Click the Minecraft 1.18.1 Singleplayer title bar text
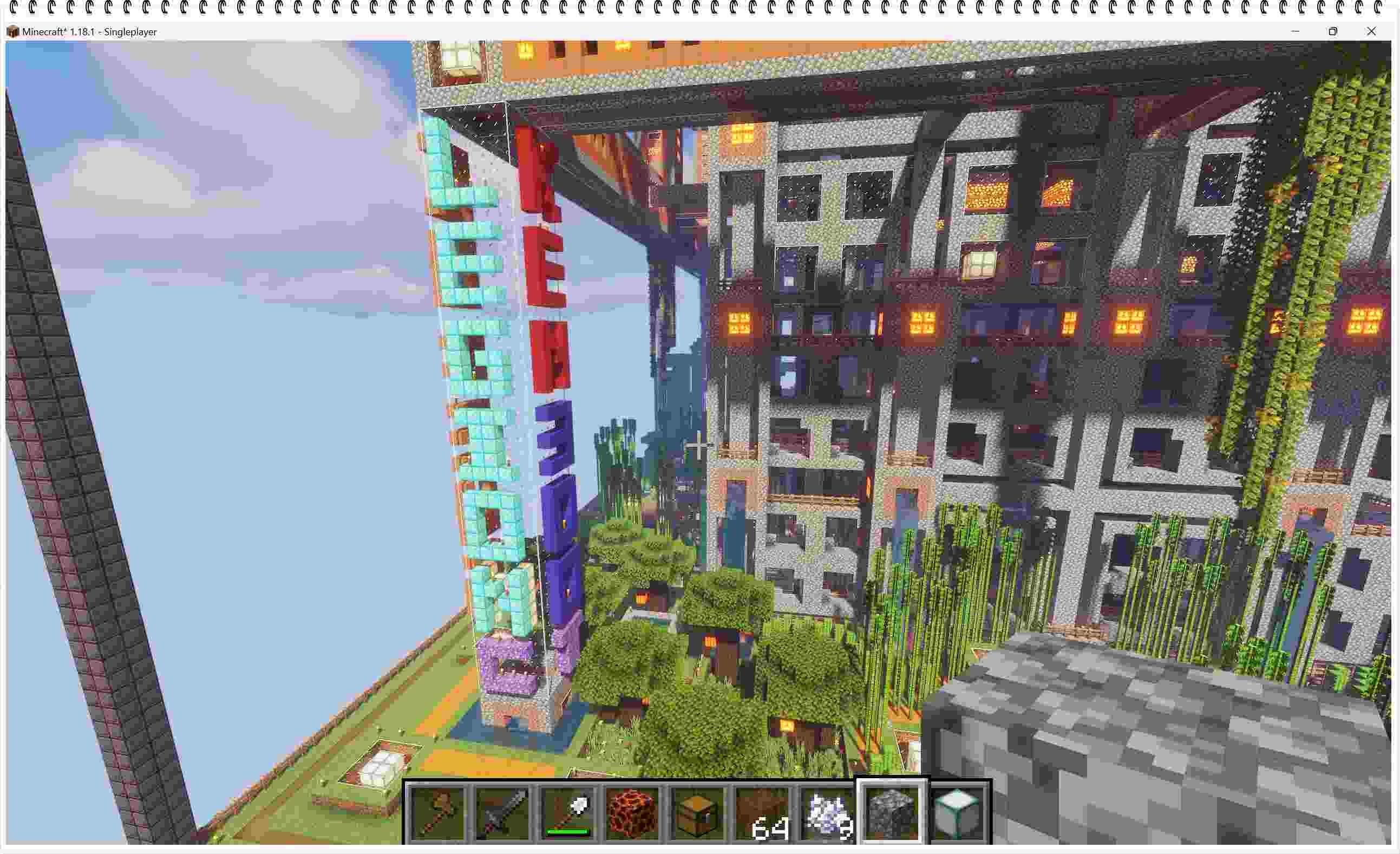 point(91,32)
